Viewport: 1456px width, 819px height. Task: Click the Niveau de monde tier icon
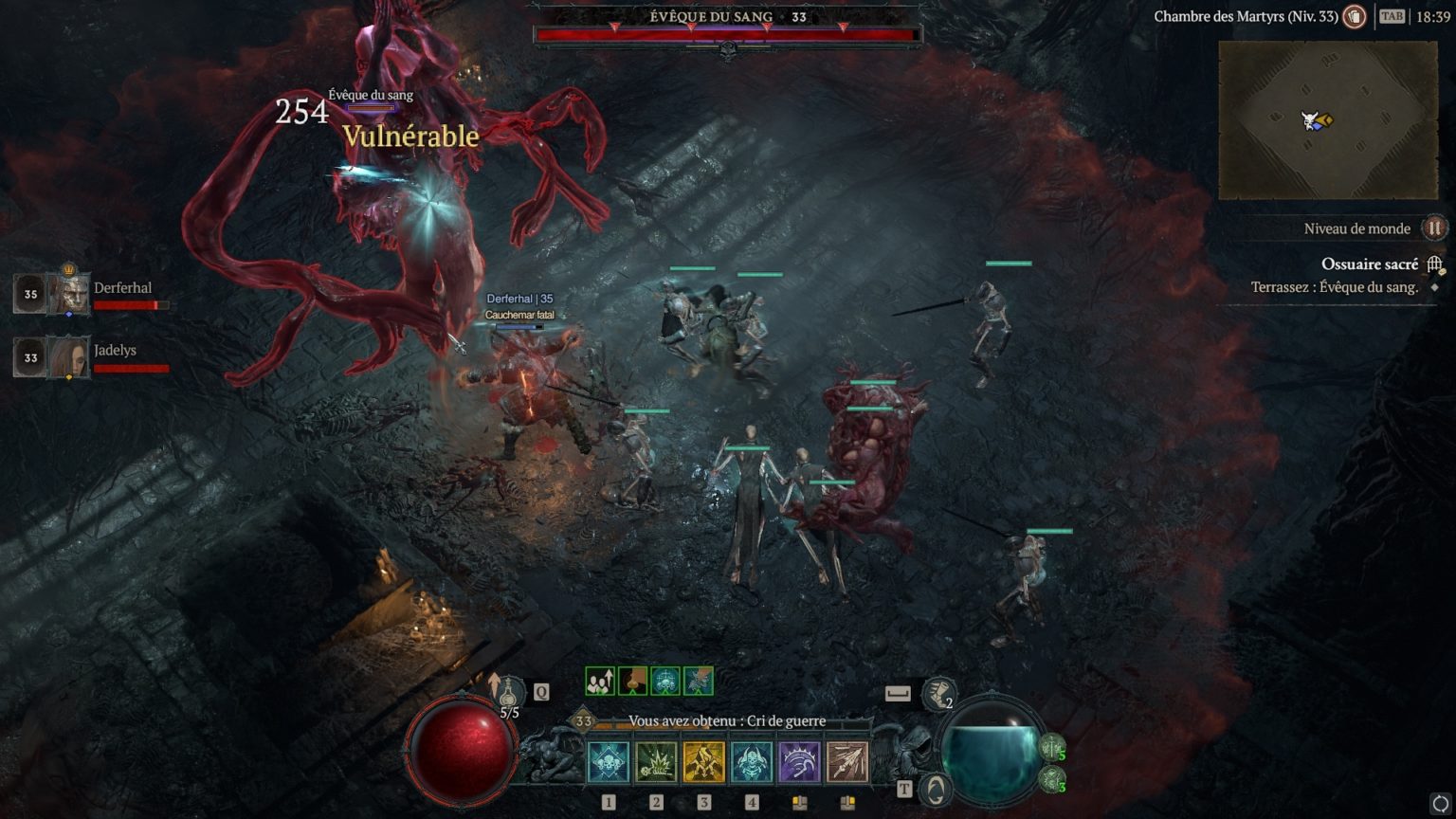tap(1434, 228)
